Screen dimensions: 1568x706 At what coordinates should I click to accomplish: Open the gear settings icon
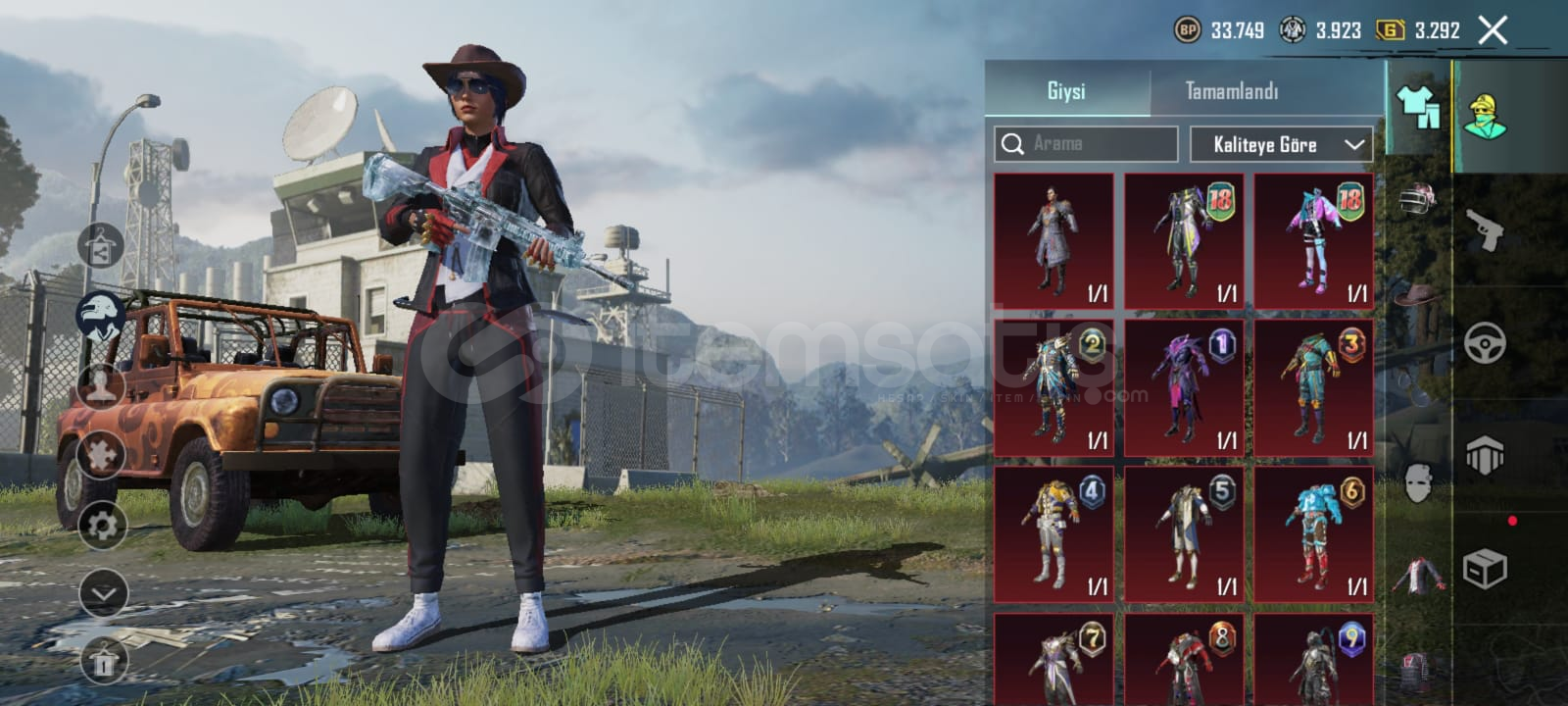[x=102, y=527]
